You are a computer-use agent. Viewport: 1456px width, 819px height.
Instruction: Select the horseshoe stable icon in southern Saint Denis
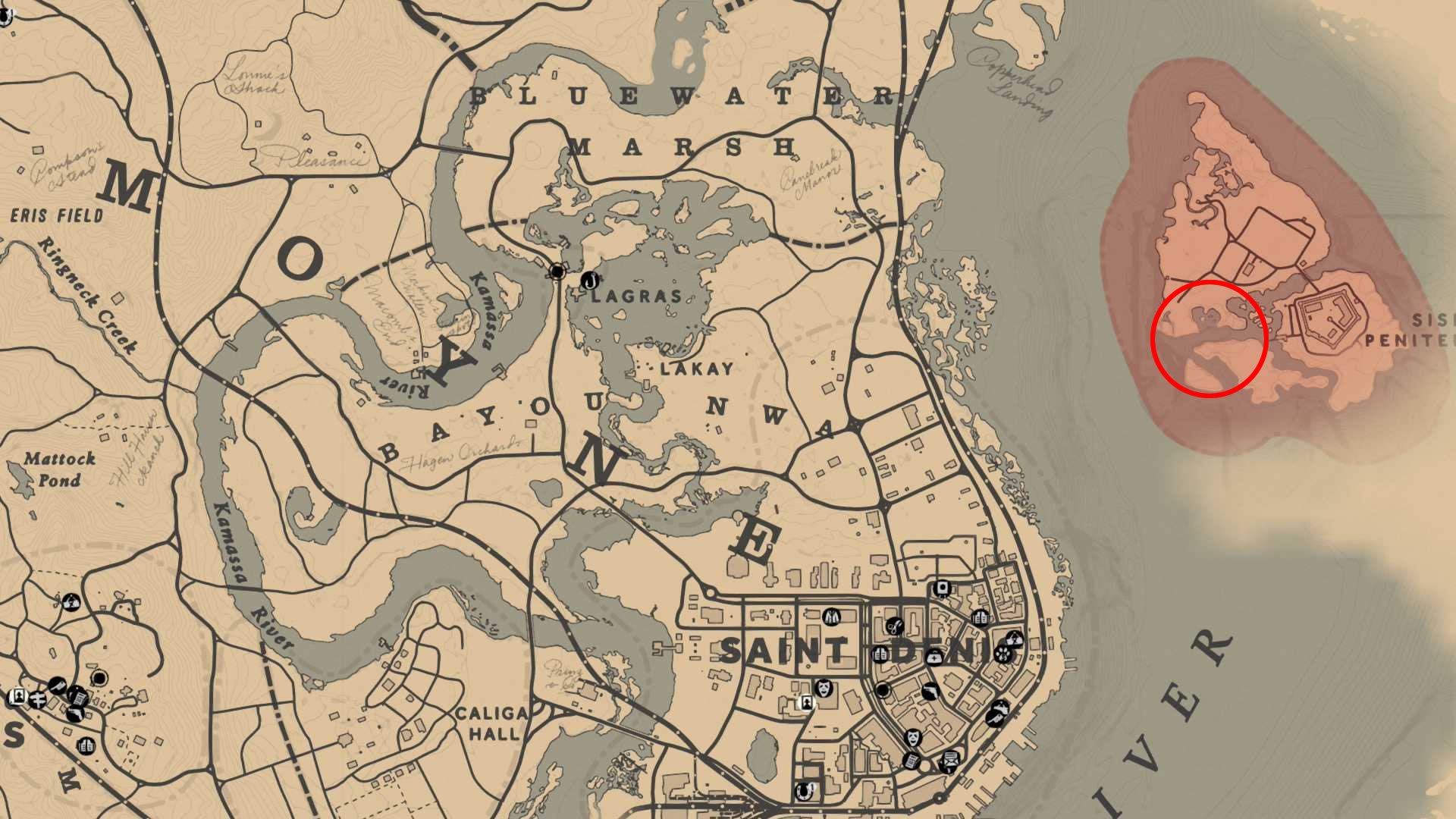(x=804, y=792)
